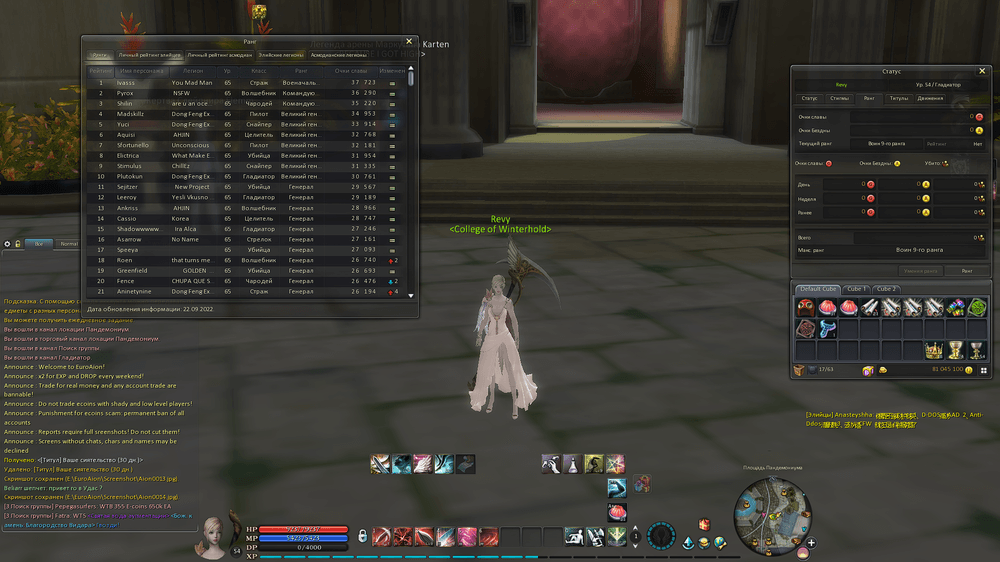Show the Движения tab
Viewport: 1000px width, 562px height.
(x=930, y=98)
